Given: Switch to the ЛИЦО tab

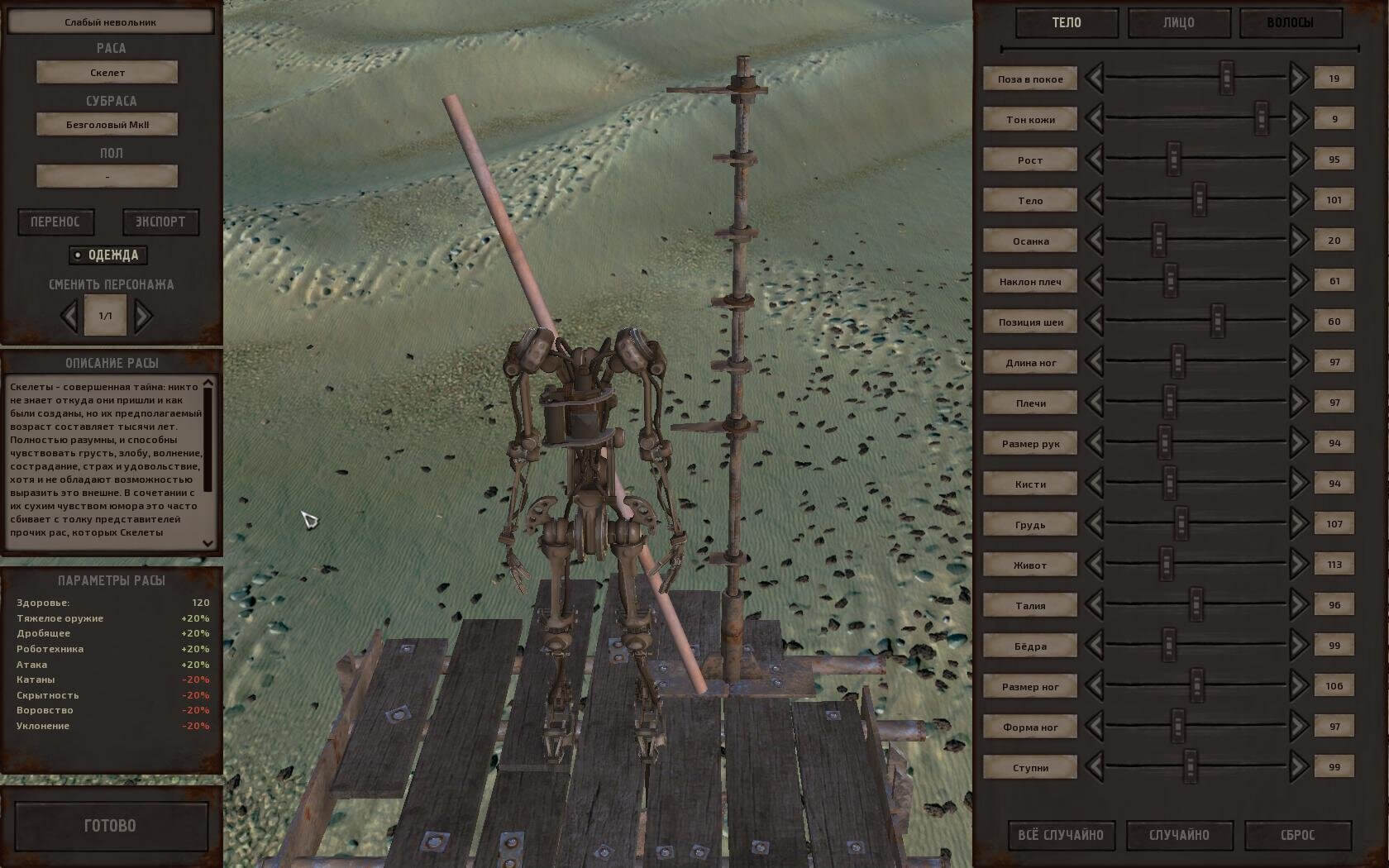Looking at the screenshot, I should tap(1178, 23).
